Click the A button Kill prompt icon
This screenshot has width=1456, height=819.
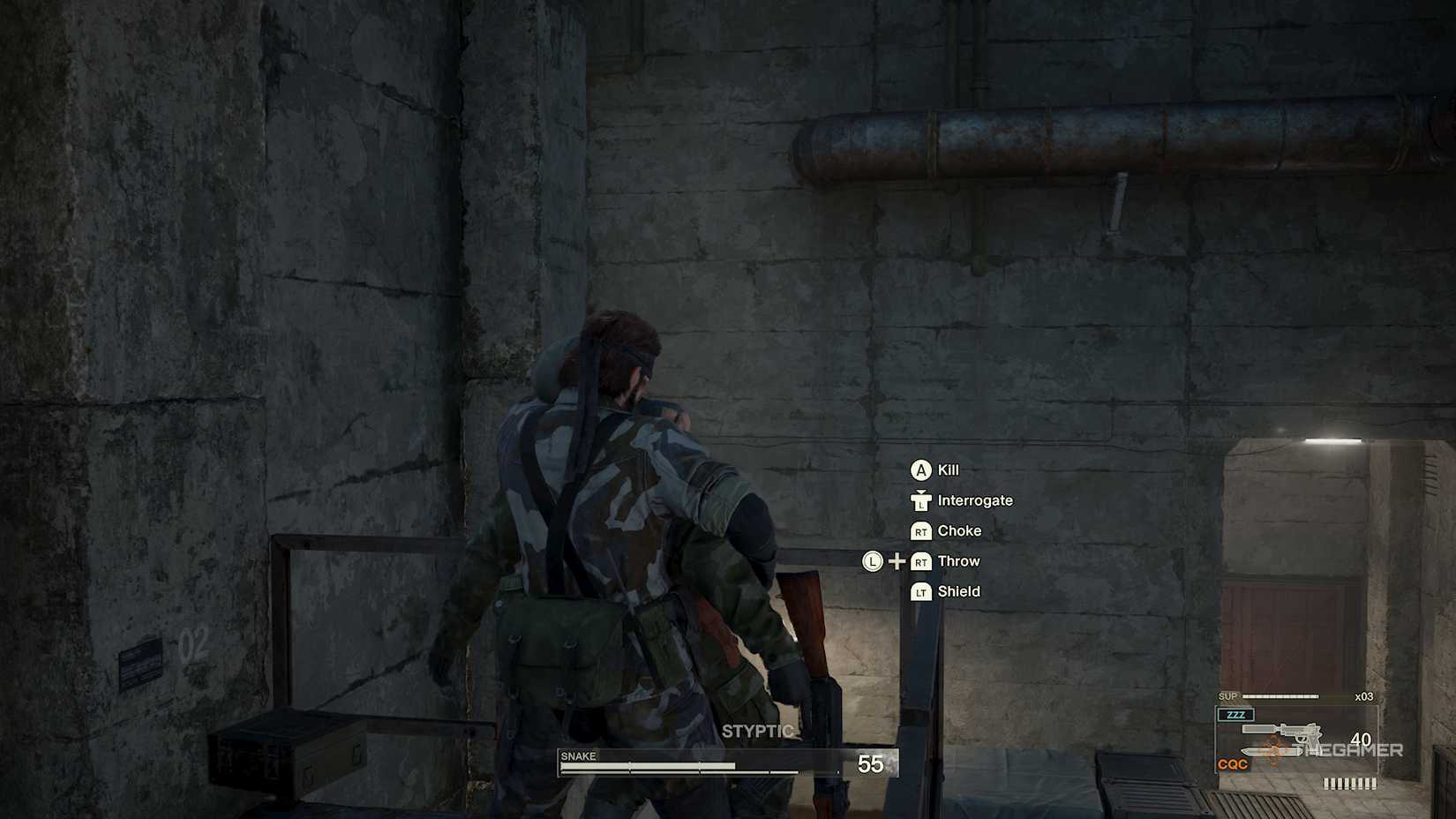coord(923,470)
